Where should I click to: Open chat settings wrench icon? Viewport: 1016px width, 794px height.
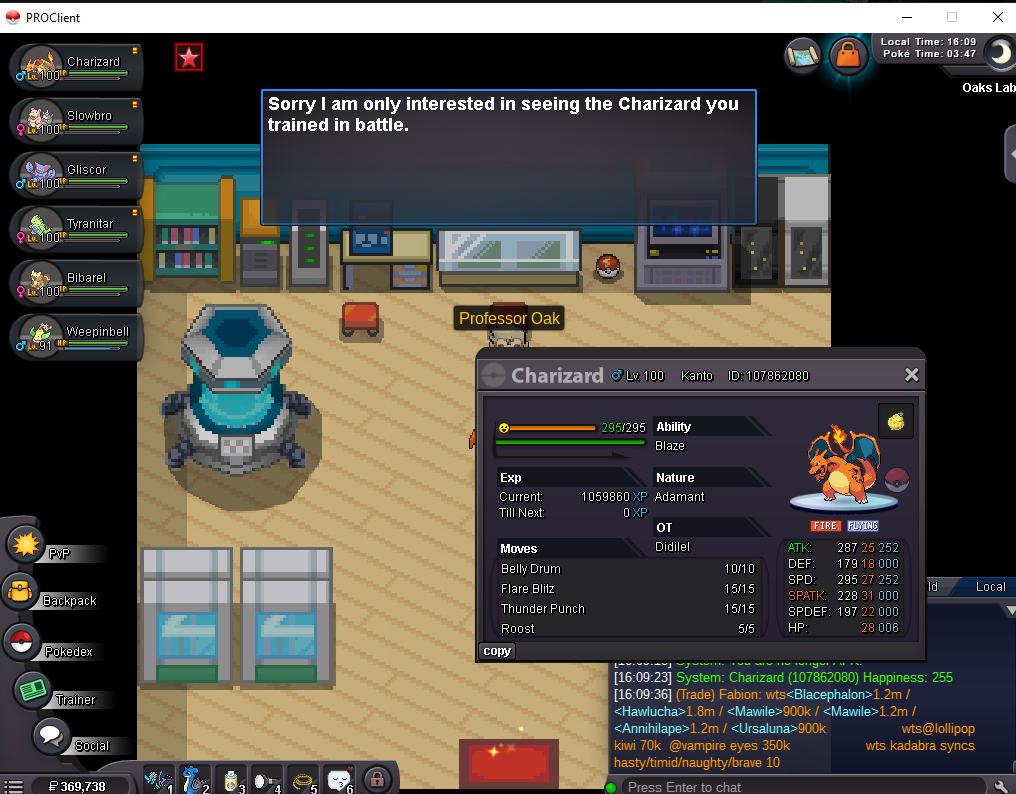pyautogui.click(x=1002, y=786)
